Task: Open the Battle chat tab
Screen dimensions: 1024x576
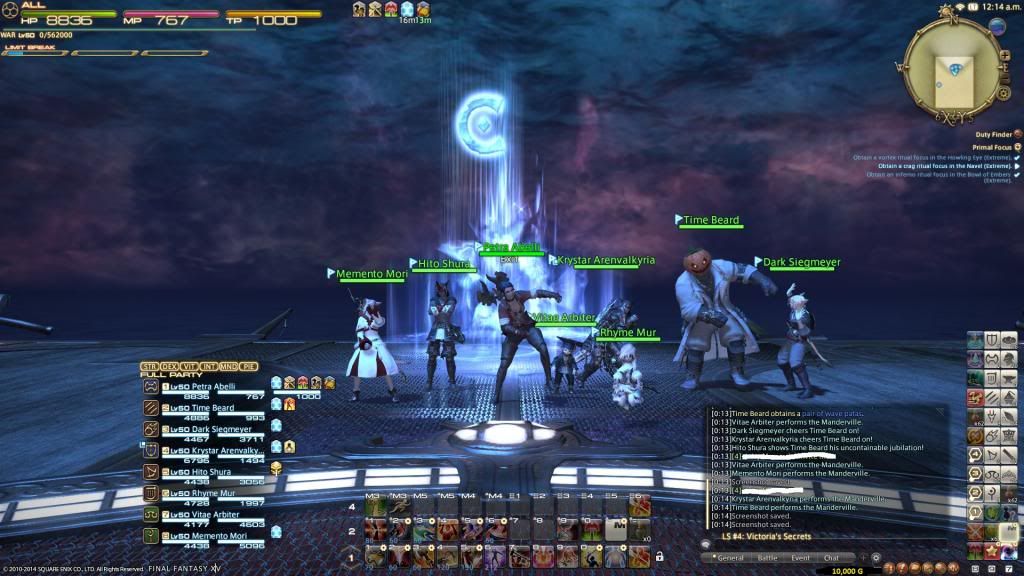Action: click(766, 558)
